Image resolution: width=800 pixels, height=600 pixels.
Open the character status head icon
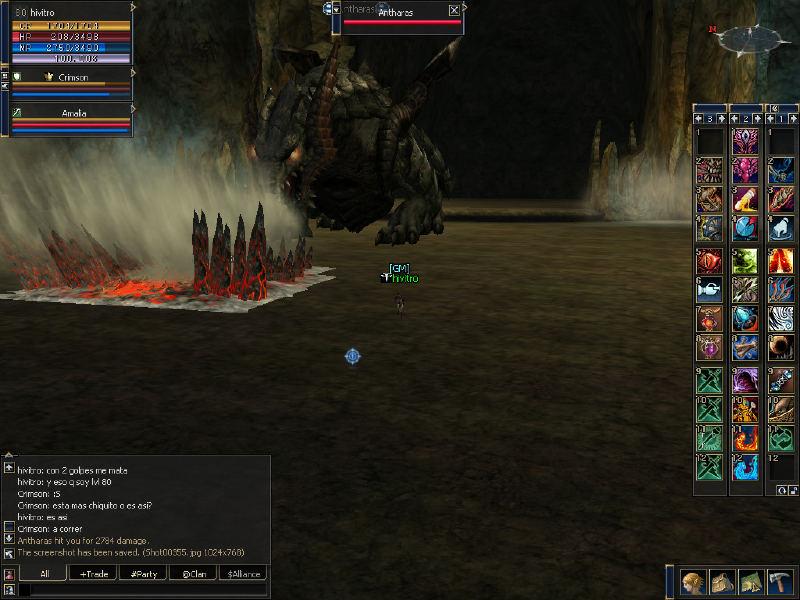pyautogui.click(x=694, y=581)
